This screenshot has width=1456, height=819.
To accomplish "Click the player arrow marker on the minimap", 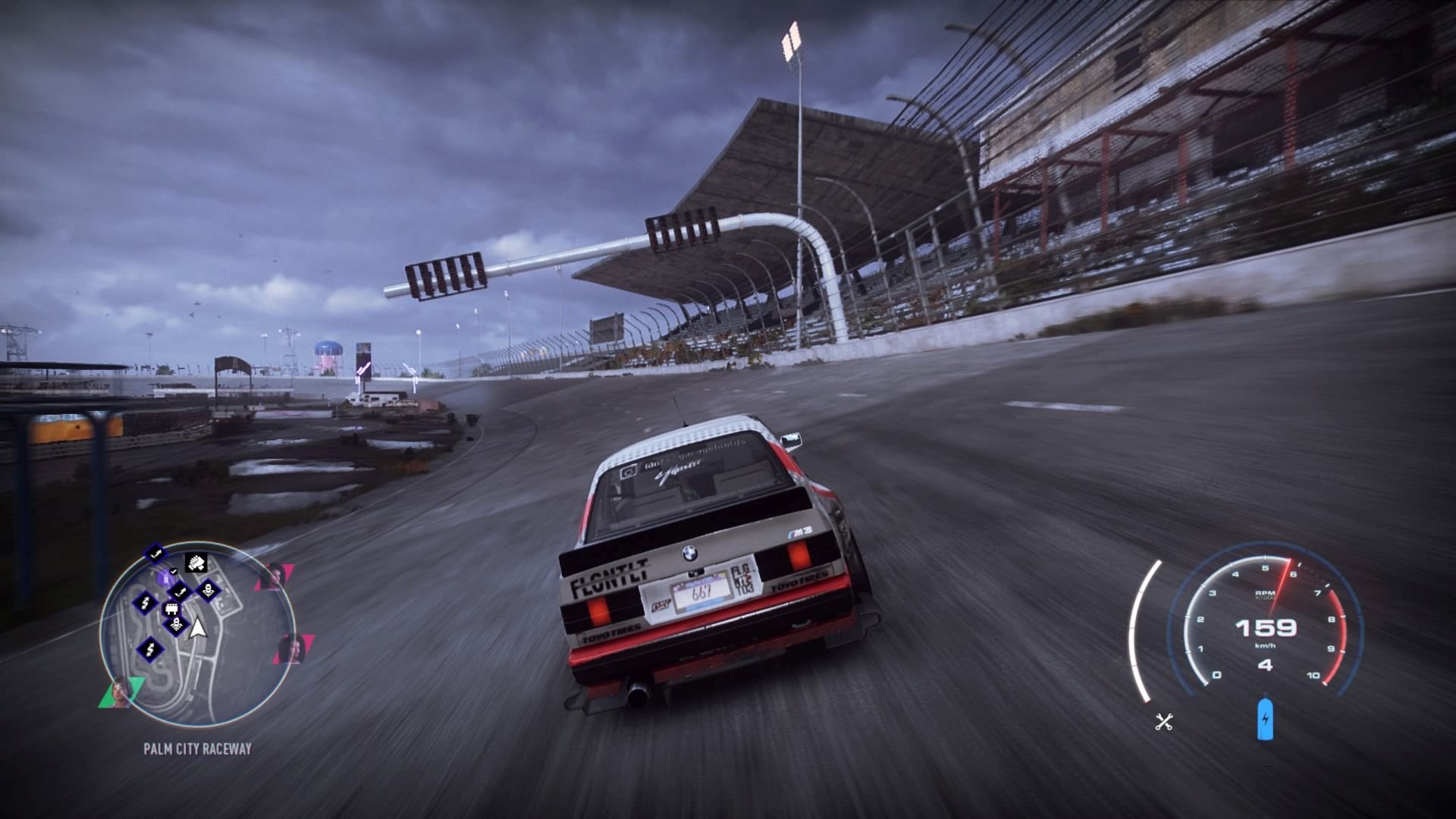I will (196, 629).
